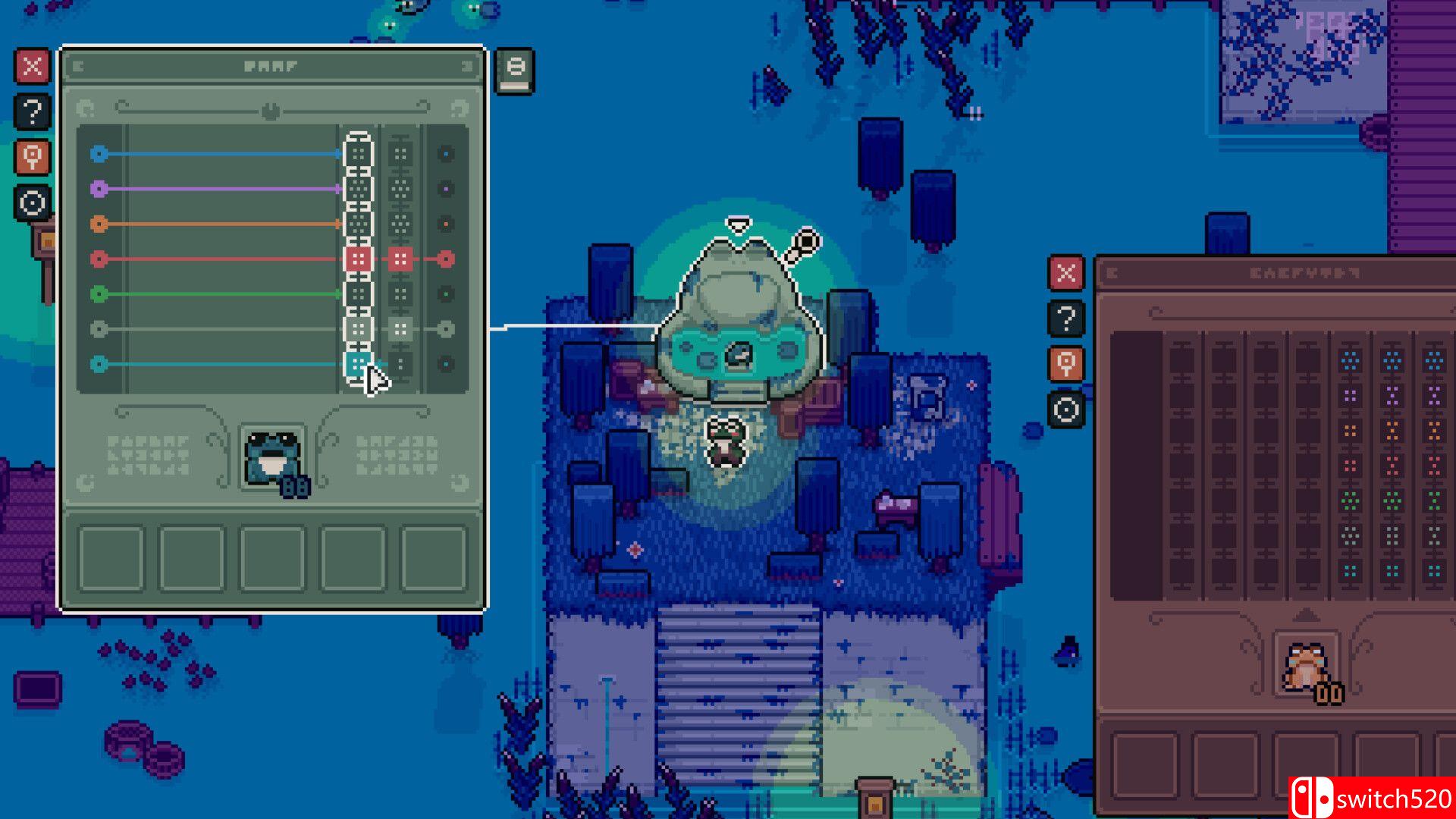The image size is (1456, 819).
Task: Open the book icon beside the green panel
Action: (515, 71)
